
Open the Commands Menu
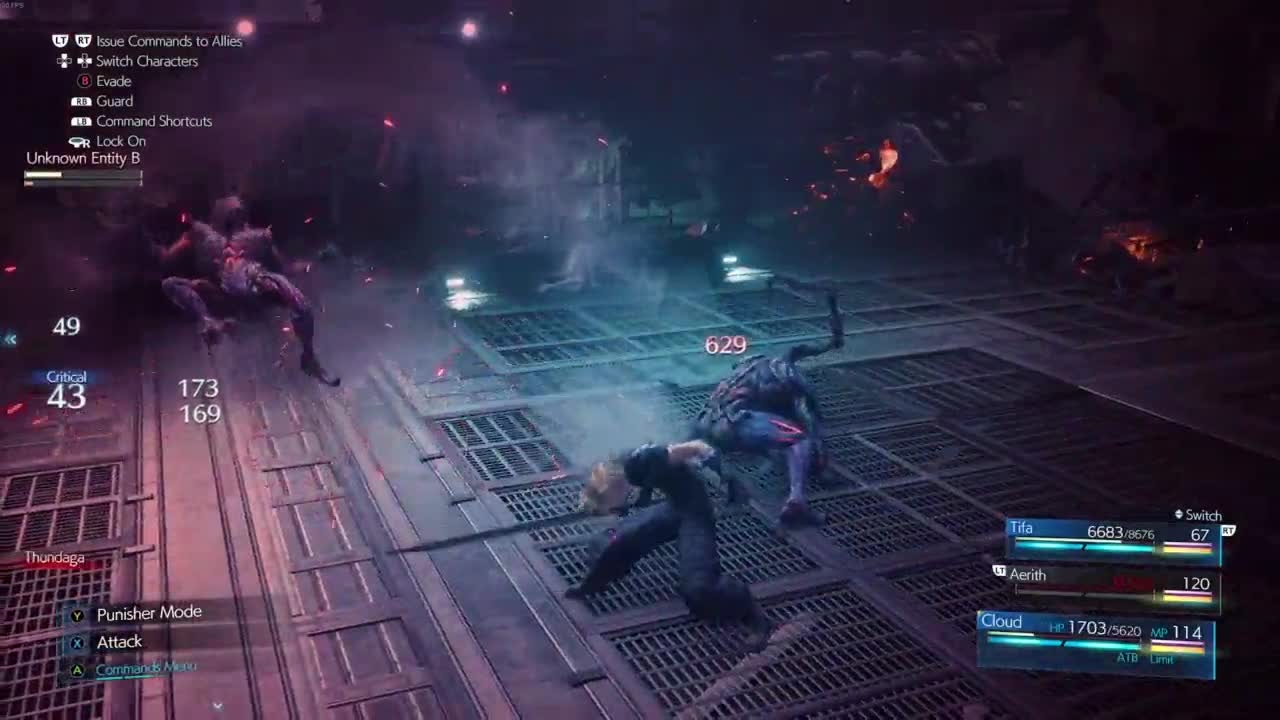coord(145,668)
